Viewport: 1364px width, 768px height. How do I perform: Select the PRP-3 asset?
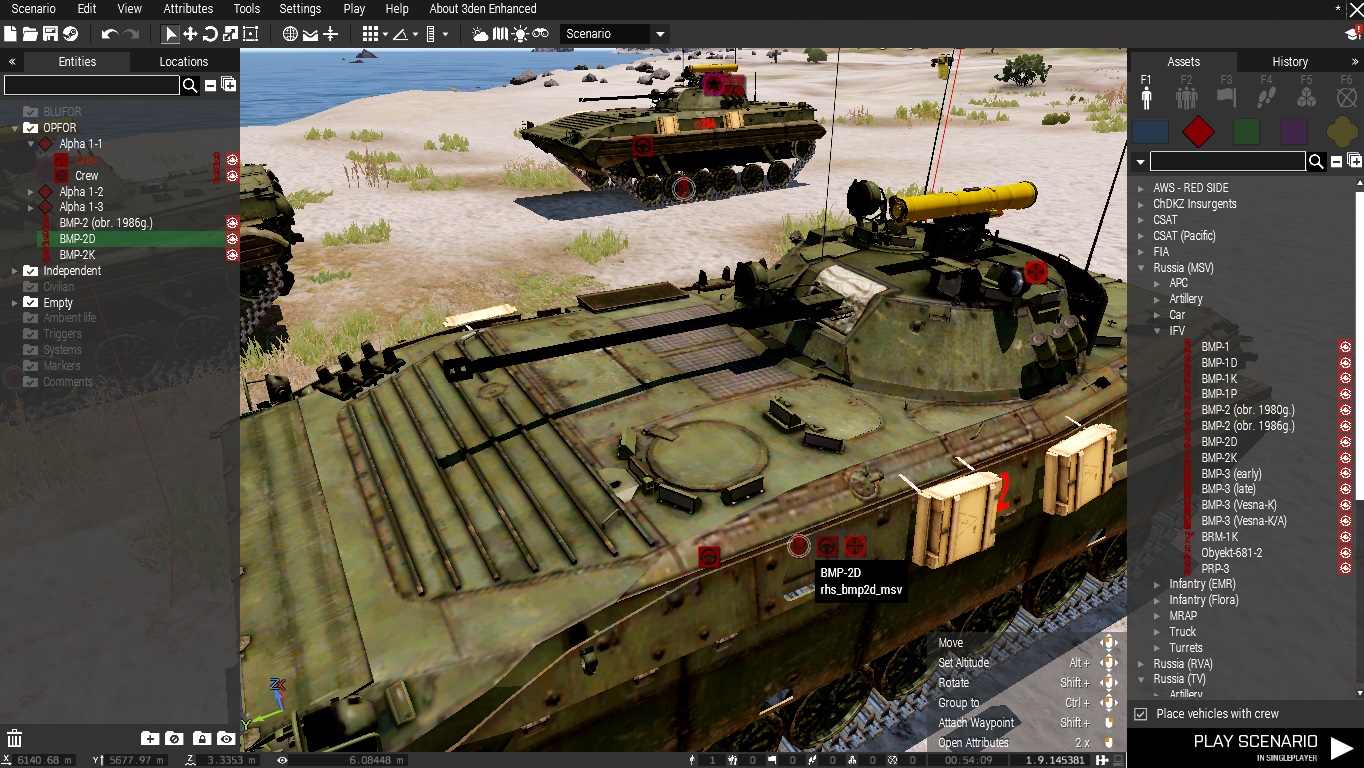tap(1215, 569)
